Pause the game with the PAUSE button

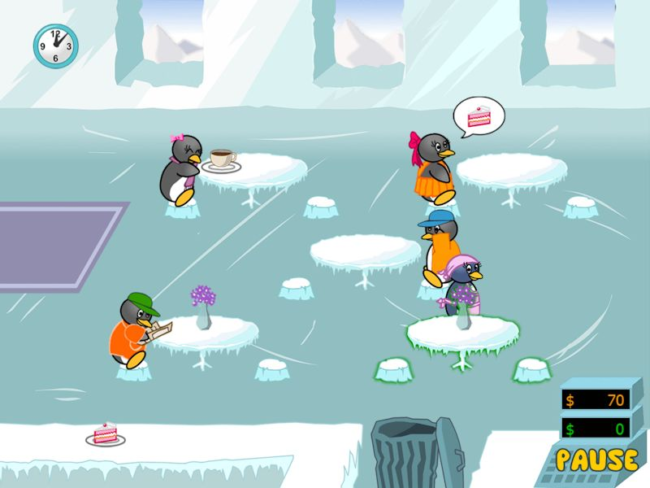tap(596, 460)
